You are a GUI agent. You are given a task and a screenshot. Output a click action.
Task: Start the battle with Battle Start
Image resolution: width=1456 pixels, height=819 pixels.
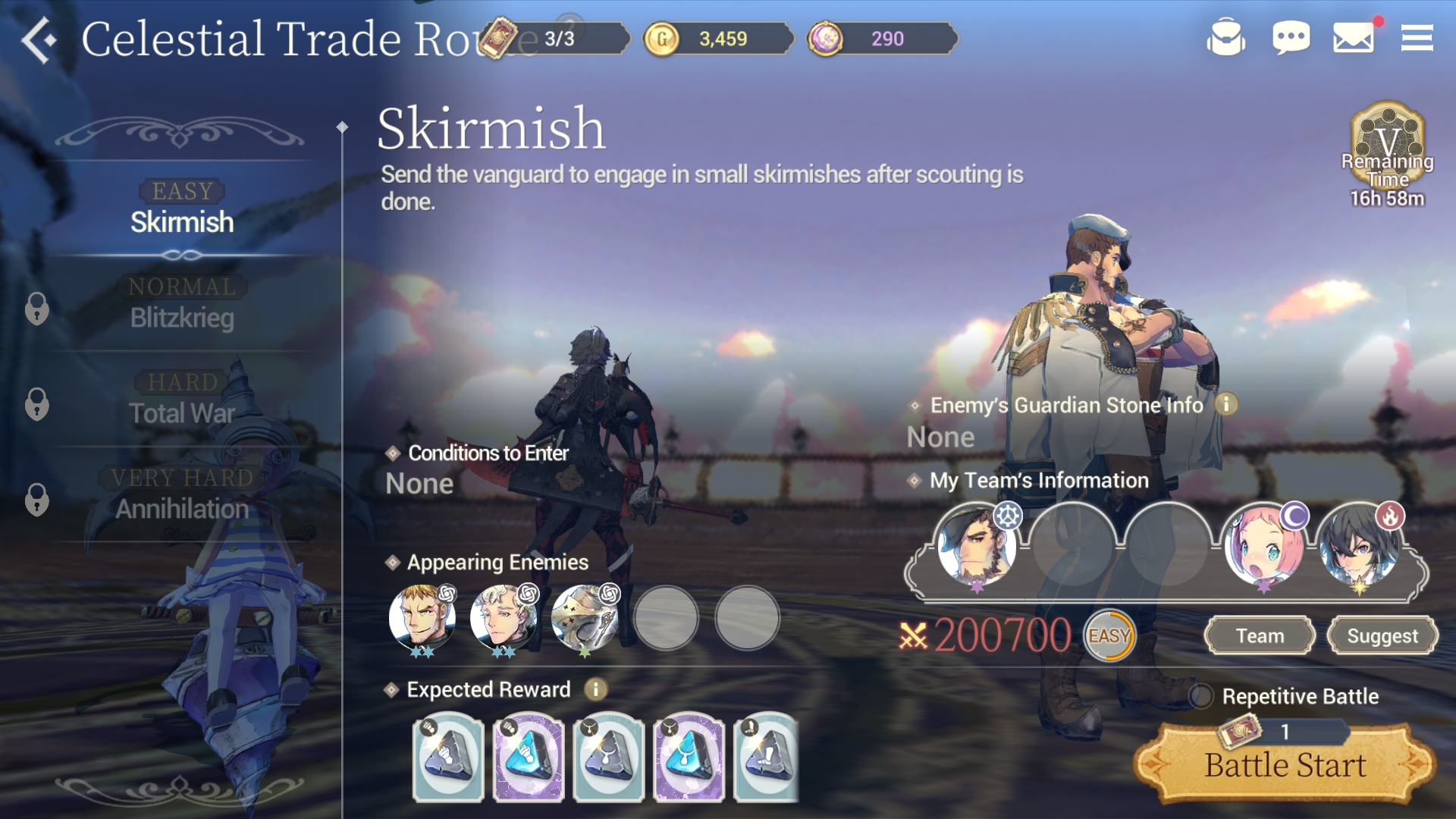click(x=1285, y=764)
